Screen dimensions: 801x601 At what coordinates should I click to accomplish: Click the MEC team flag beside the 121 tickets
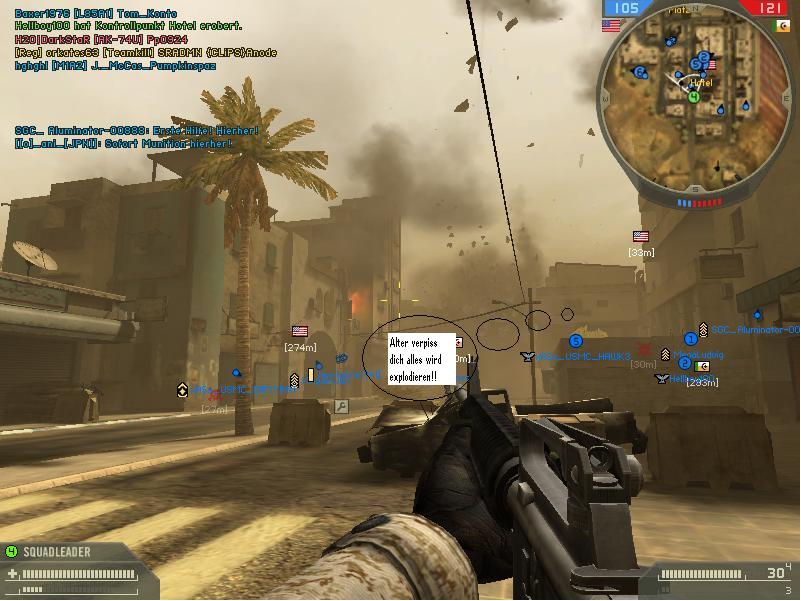tap(778, 26)
